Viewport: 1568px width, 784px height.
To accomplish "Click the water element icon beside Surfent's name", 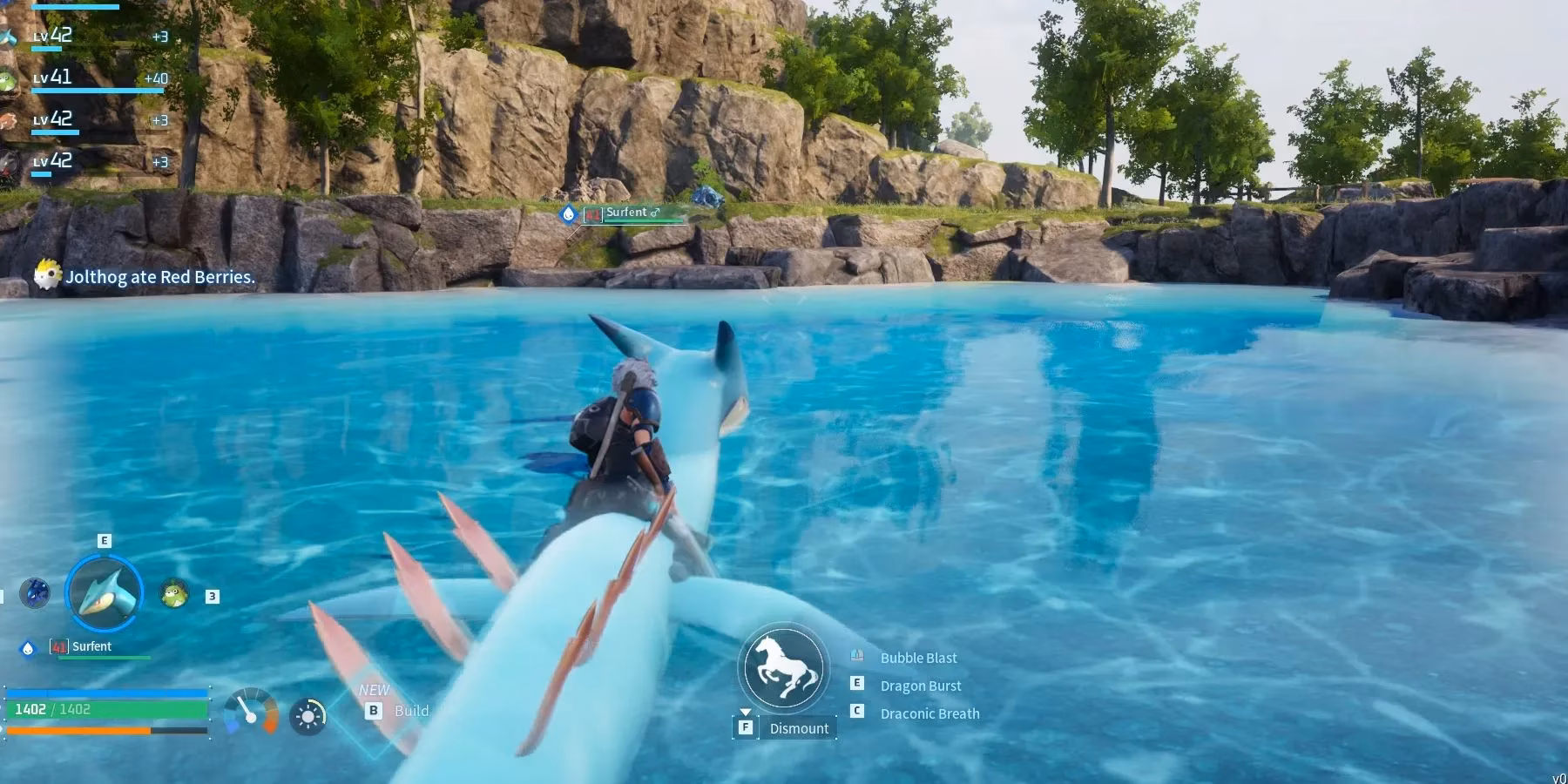I will point(29,648).
